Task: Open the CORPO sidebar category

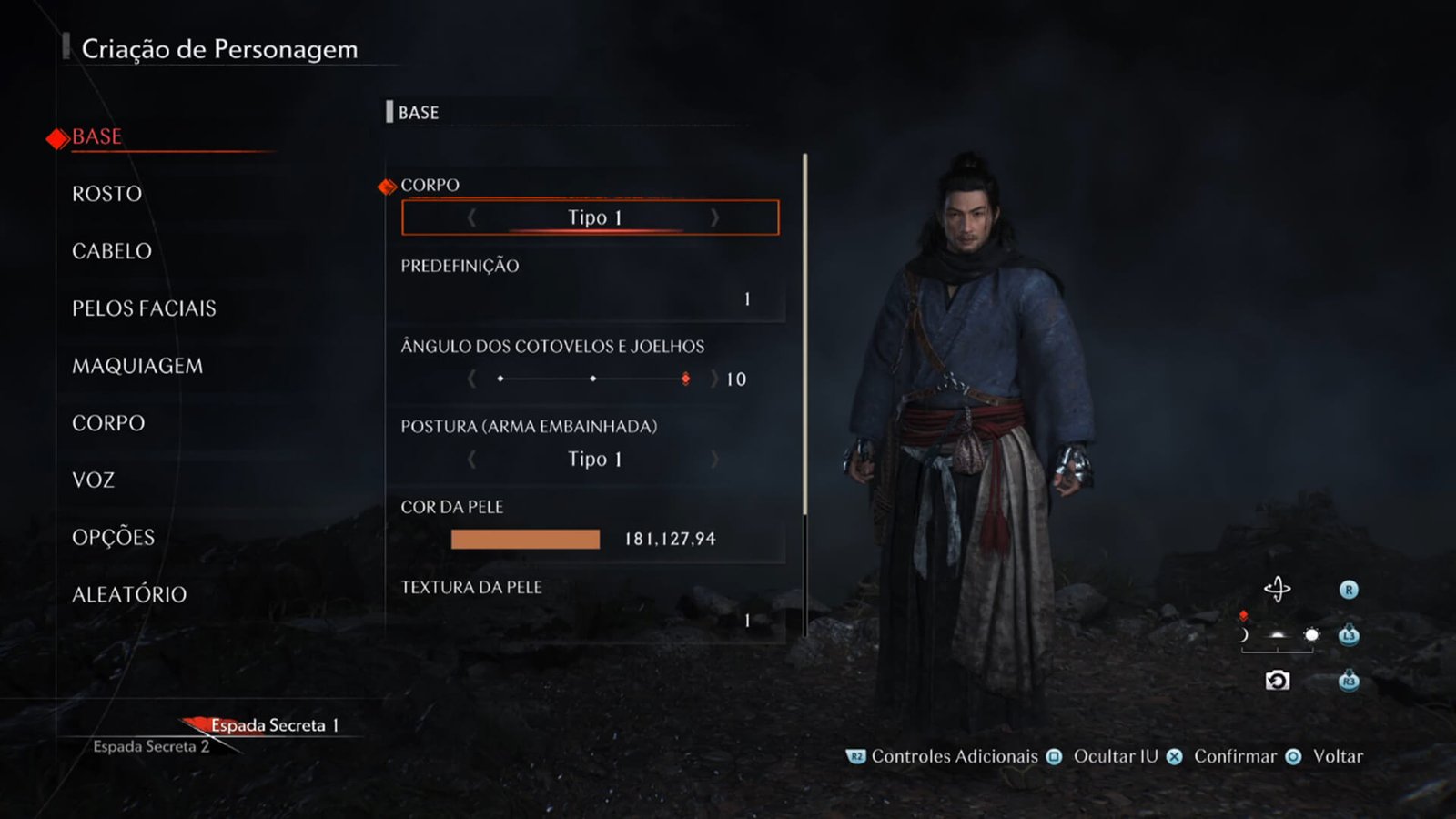Action: [x=108, y=423]
